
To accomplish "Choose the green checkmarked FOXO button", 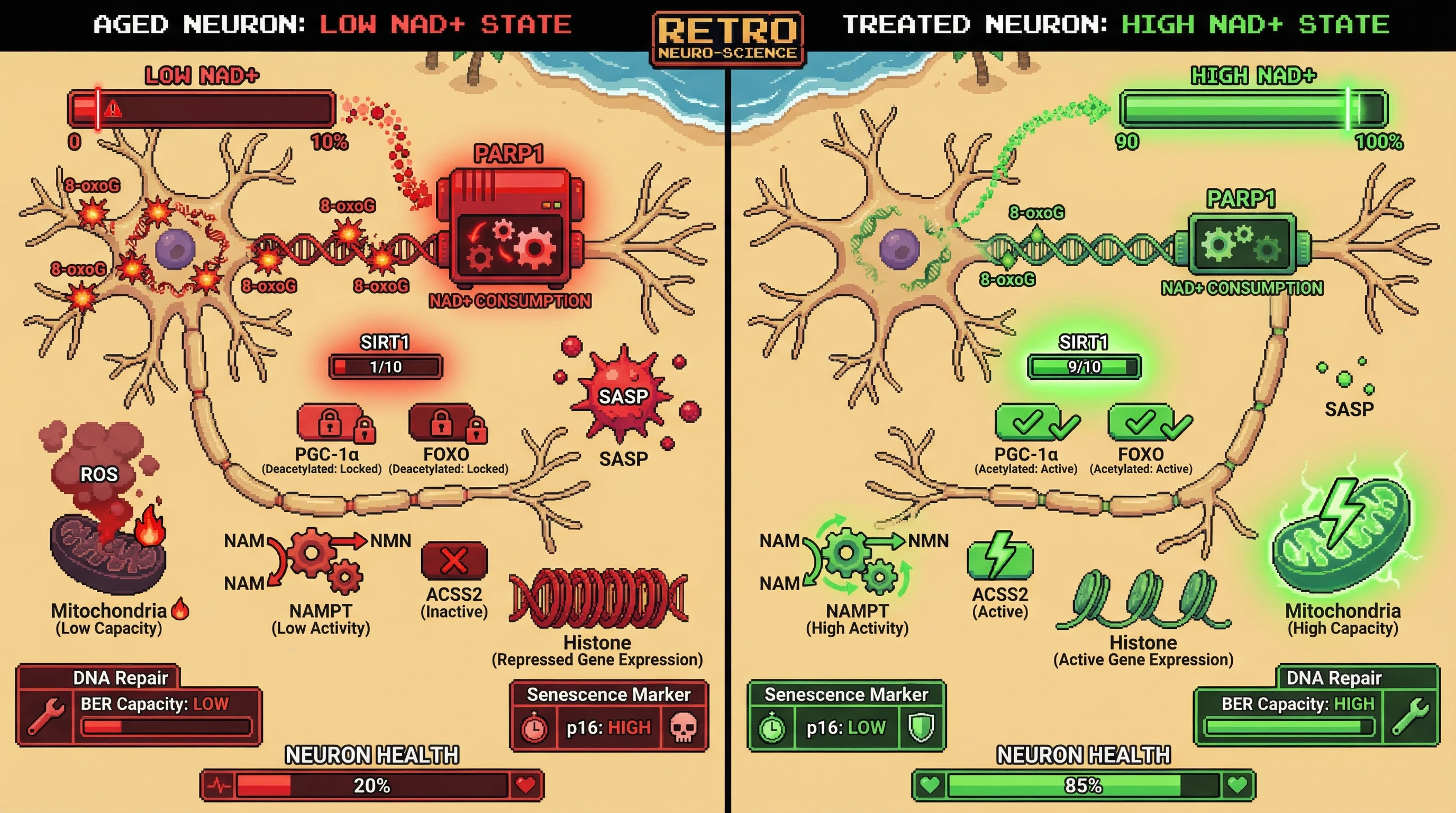I will [1142, 422].
